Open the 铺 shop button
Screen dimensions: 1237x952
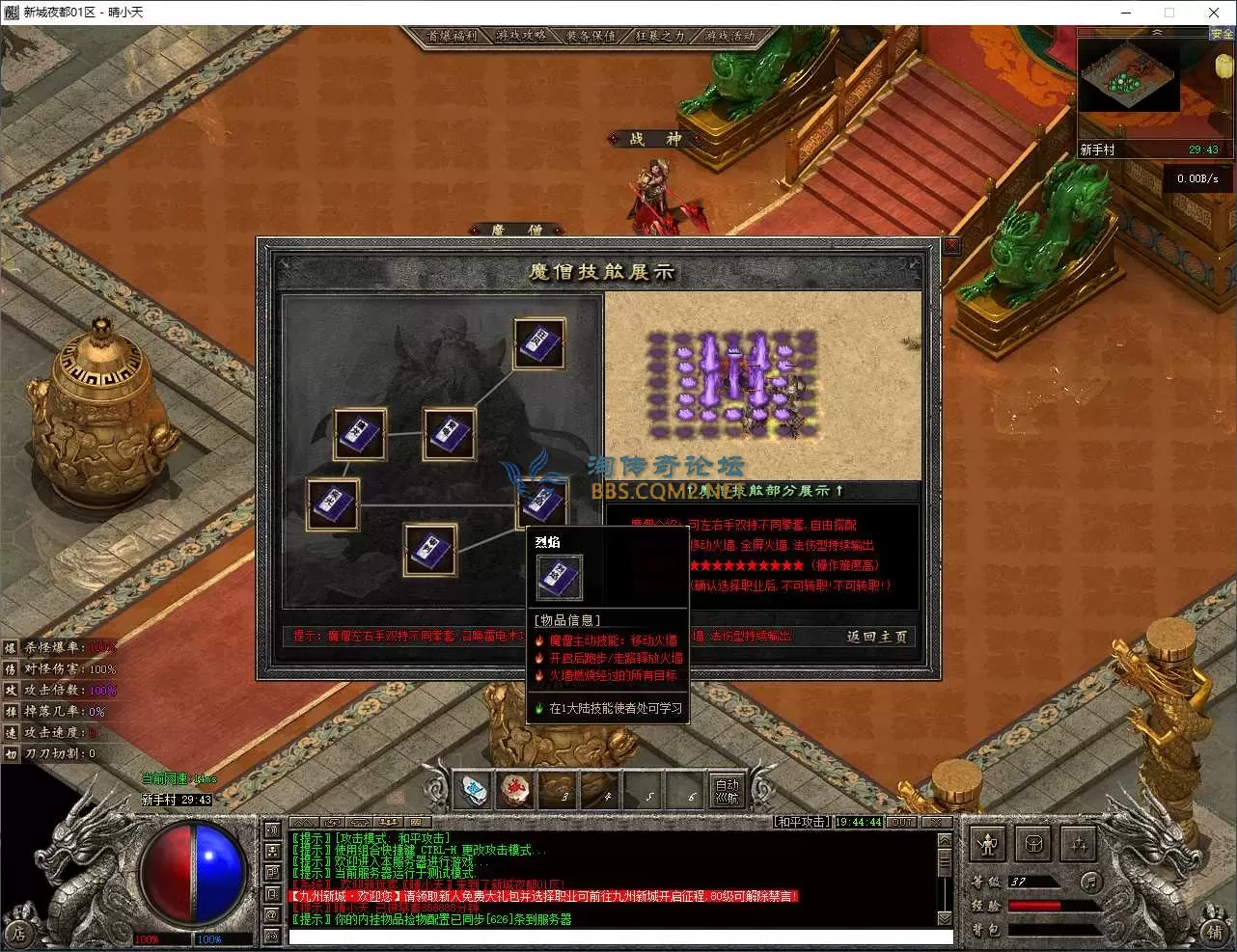[x=1214, y=933]
